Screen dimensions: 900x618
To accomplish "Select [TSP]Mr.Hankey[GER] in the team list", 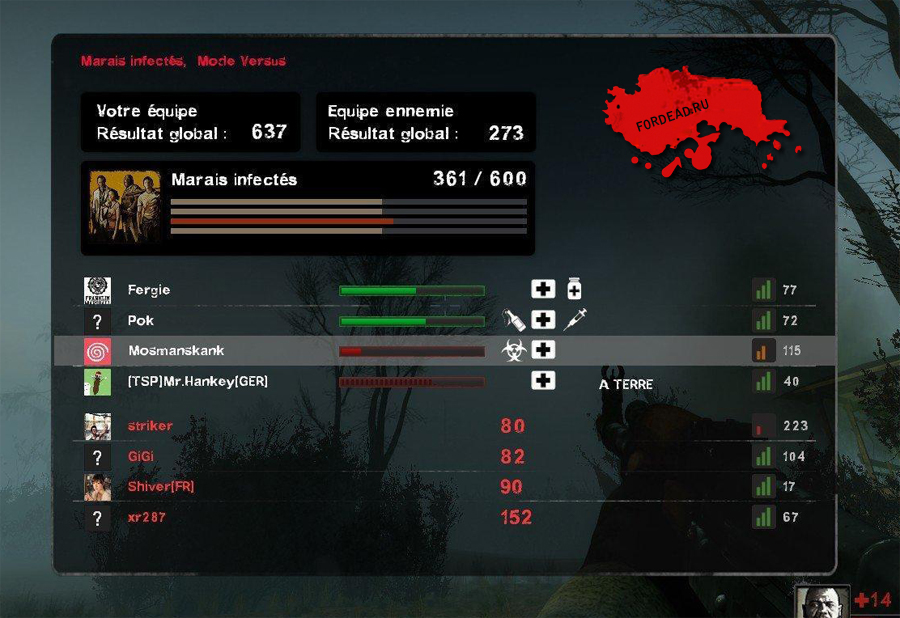I will coord(198,381).
